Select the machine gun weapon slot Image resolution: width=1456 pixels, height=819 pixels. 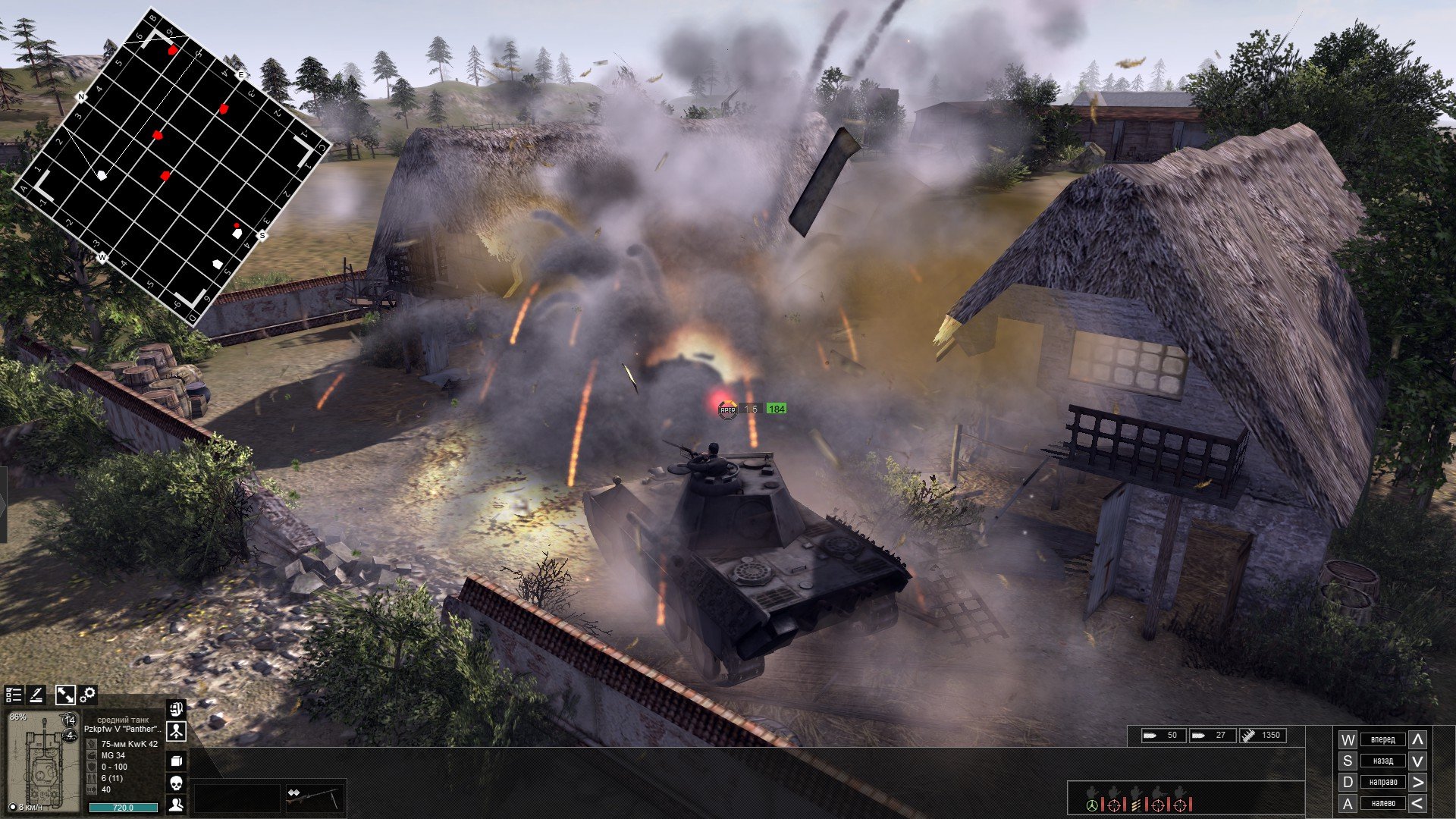click(x=314, y=799)
